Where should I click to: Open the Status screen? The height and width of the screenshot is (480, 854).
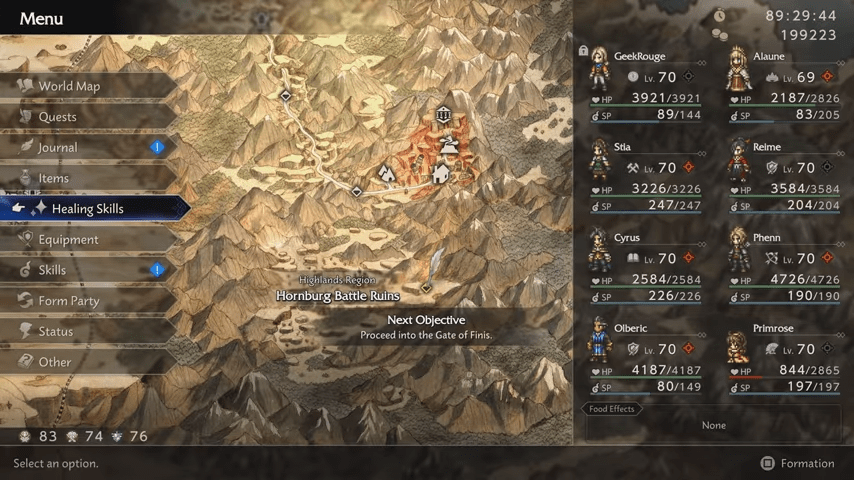56,331
